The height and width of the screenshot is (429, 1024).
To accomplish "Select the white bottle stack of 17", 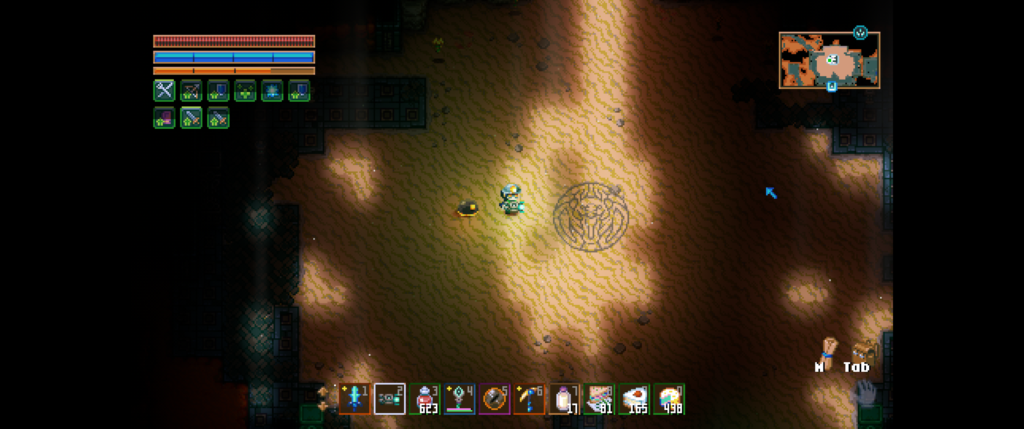I will pos(566,399).
